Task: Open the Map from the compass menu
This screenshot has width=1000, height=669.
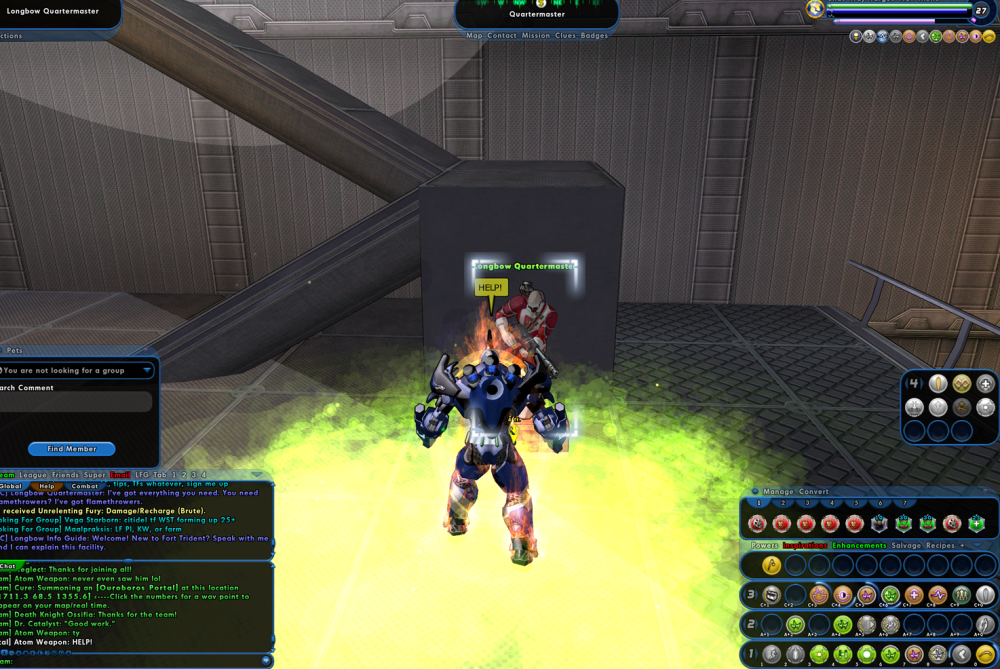Action: (474, 36)
